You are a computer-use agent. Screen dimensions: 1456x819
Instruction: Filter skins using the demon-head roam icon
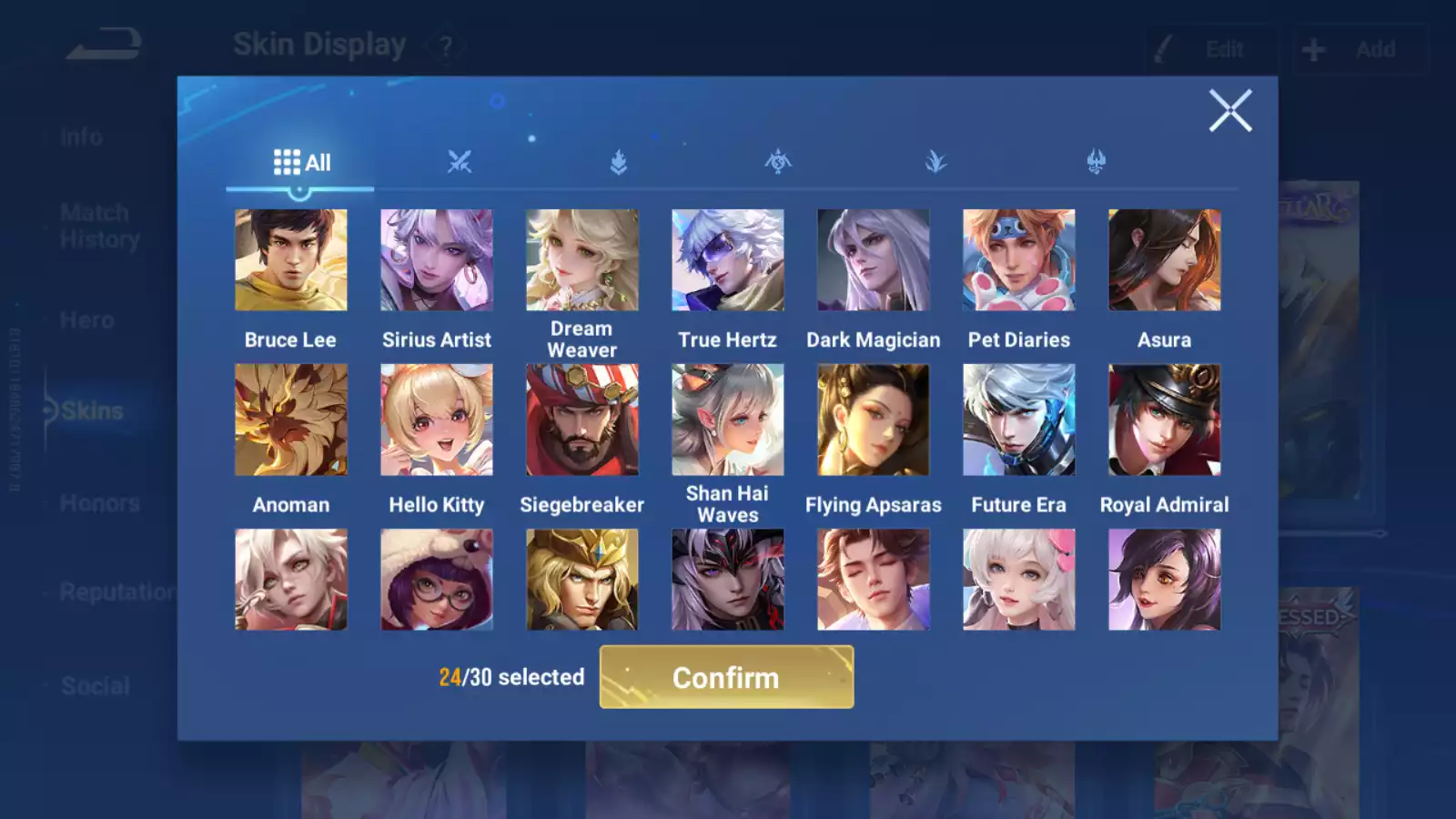point(1094,162)
